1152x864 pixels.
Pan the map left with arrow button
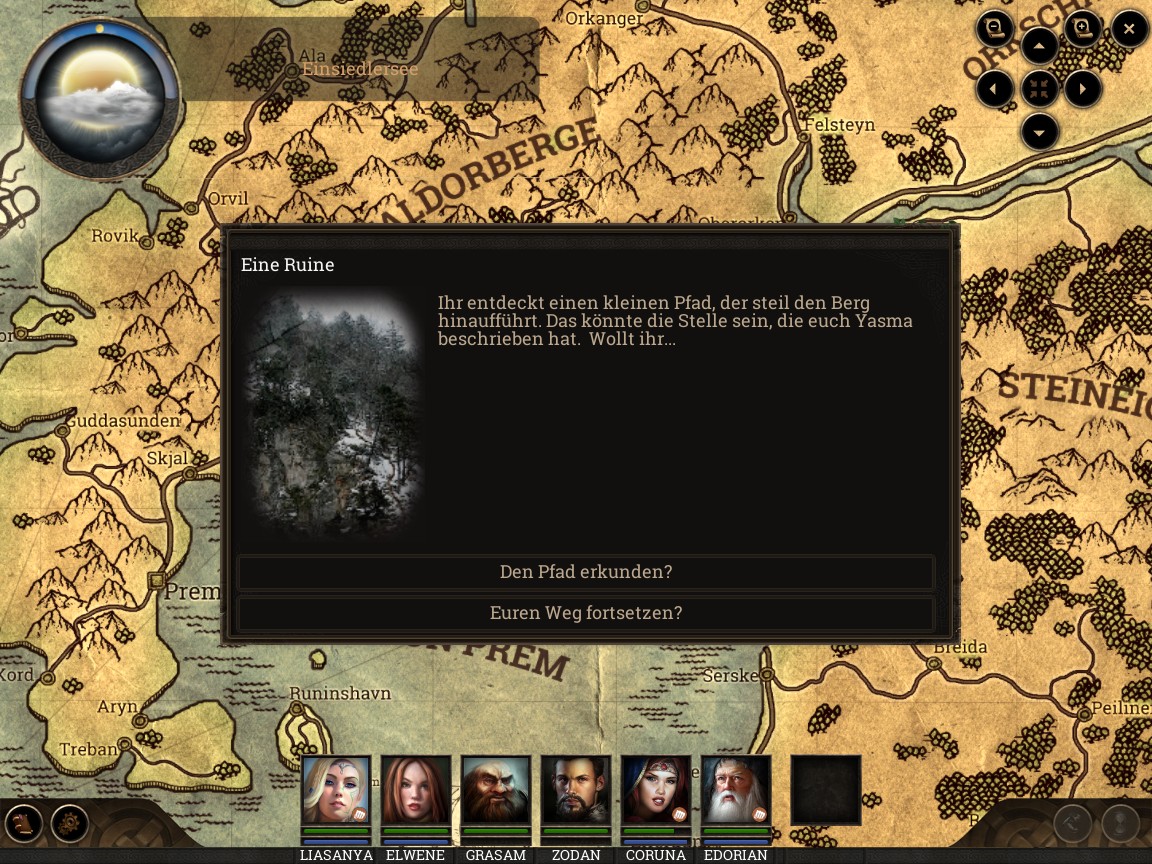[x=995, y=90]
